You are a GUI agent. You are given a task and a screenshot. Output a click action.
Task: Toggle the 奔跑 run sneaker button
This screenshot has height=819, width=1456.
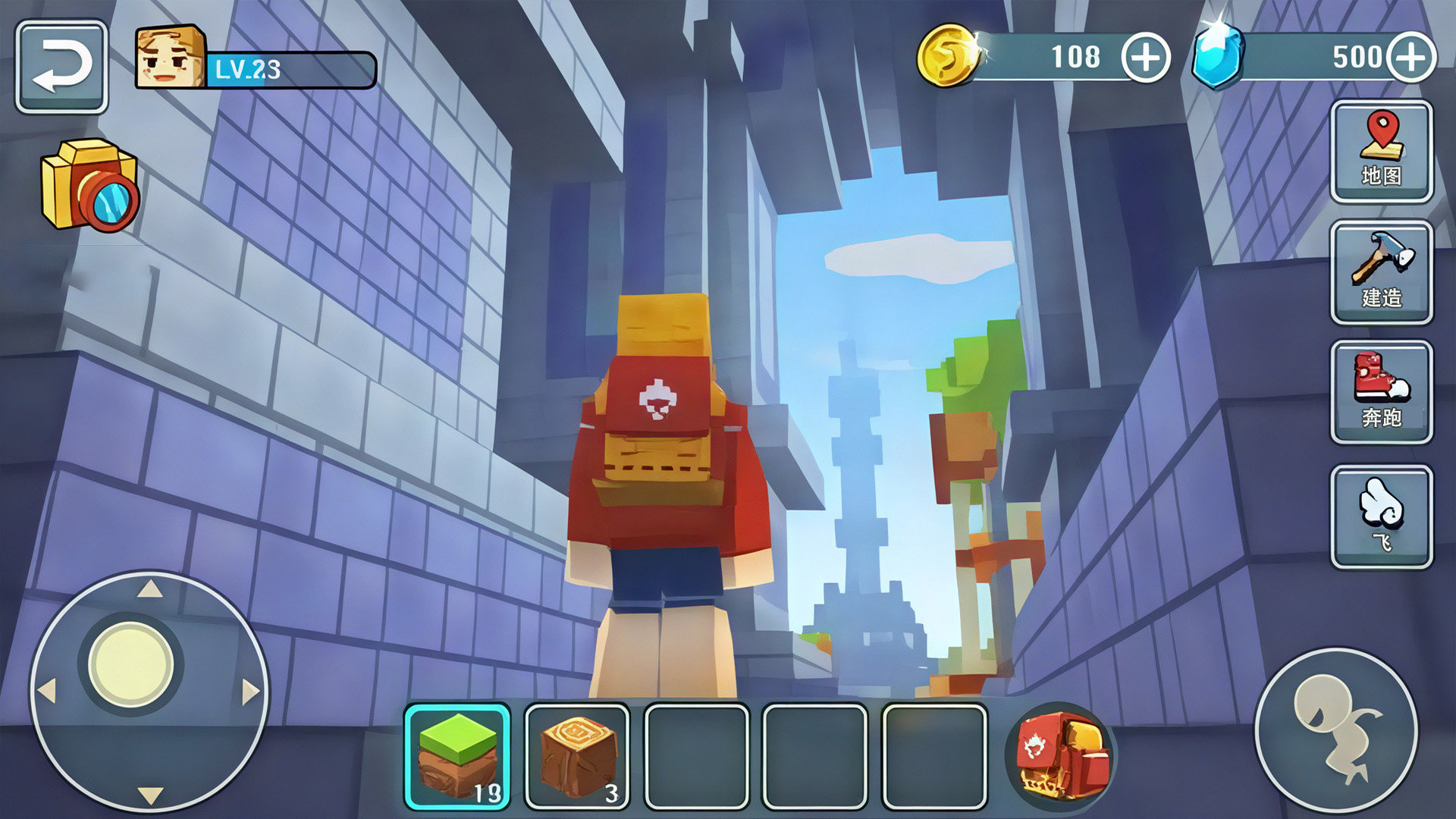(x=1381, y=391)
